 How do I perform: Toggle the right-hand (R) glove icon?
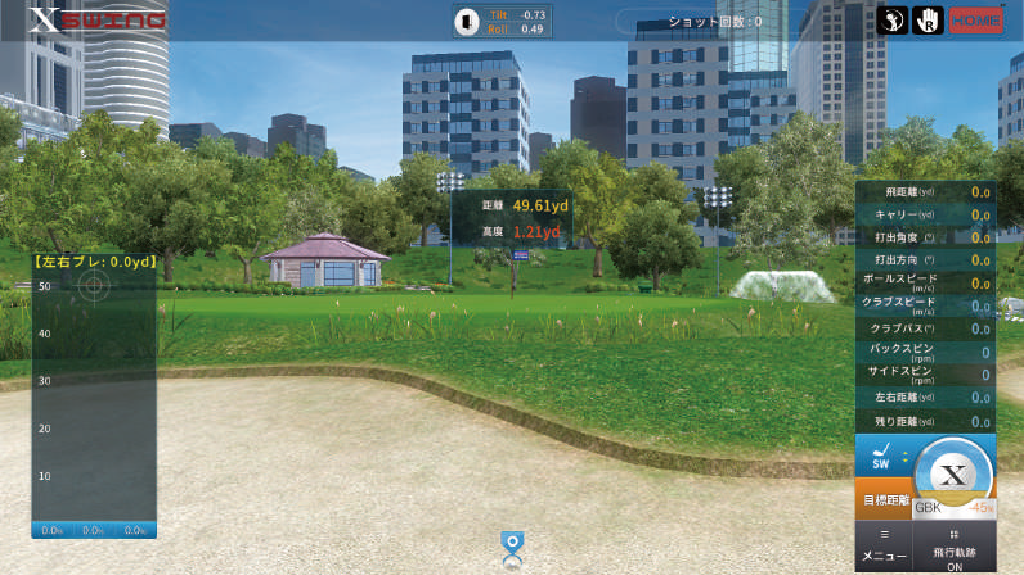coord(926,20)
